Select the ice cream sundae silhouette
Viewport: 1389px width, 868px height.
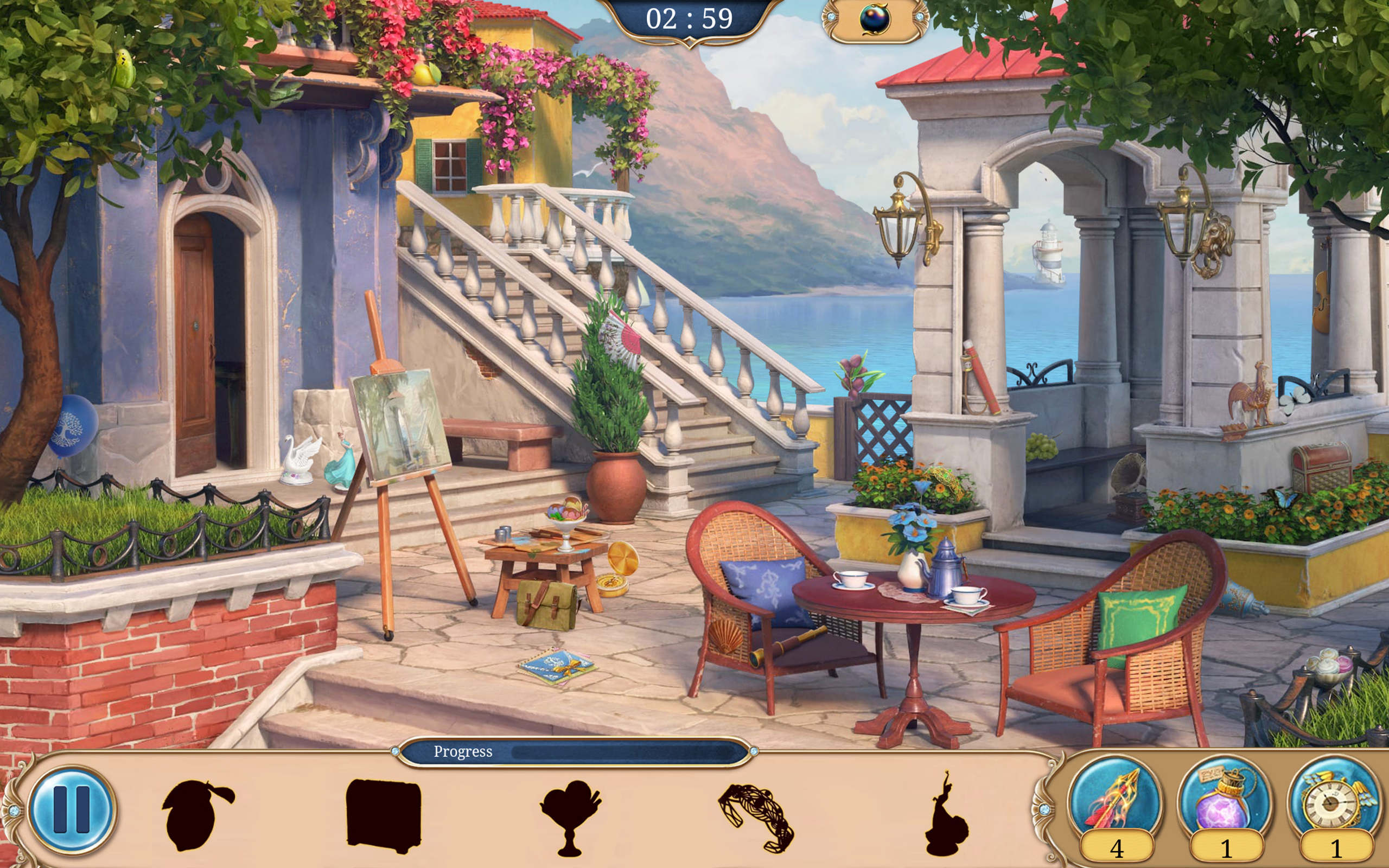570,816
